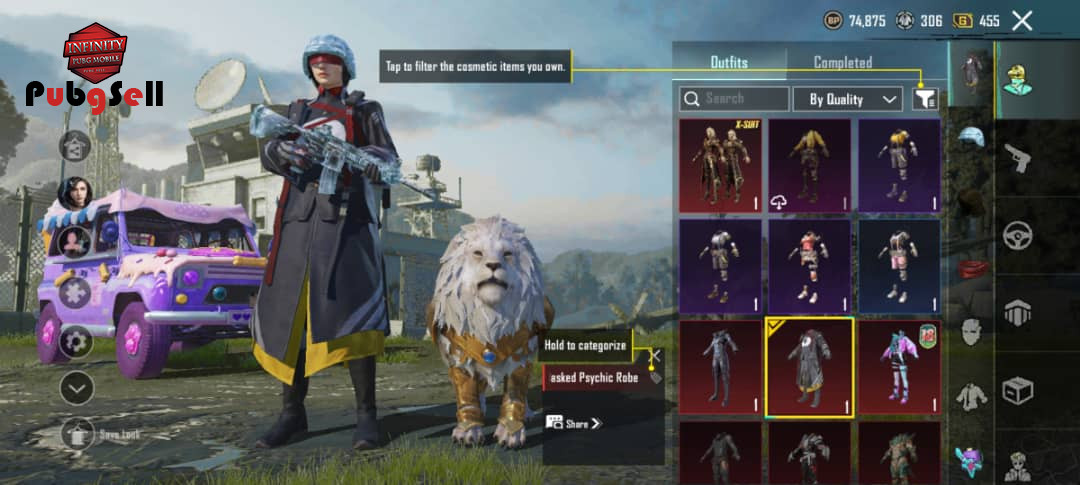Image resolution: width=1080 pixels, height=485 pixels.
Task: Toggle the owned-items funnel filter
Action: click(x=925, y=99)
